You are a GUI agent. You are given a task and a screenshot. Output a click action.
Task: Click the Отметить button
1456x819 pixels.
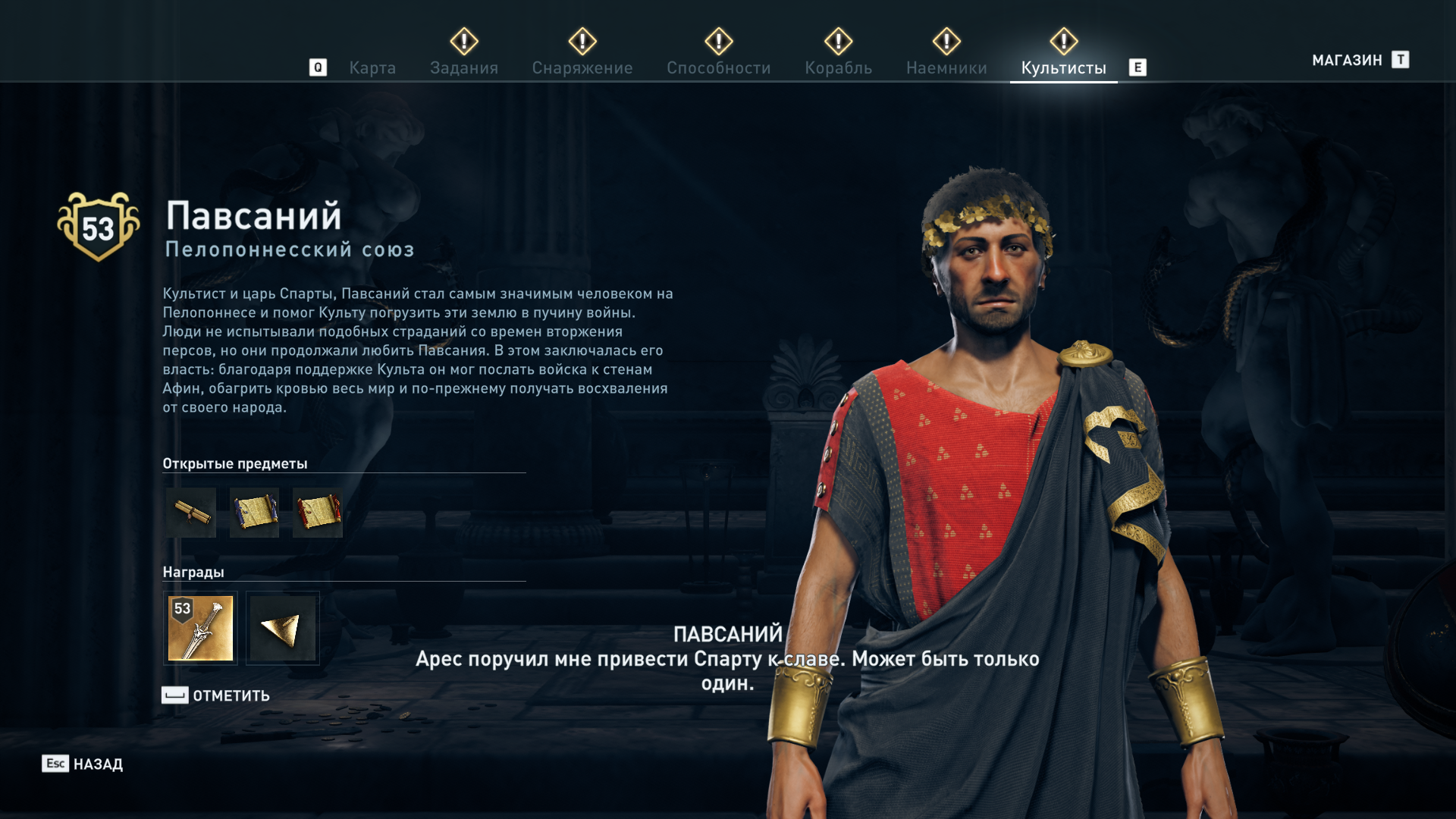tap(216, 695)
